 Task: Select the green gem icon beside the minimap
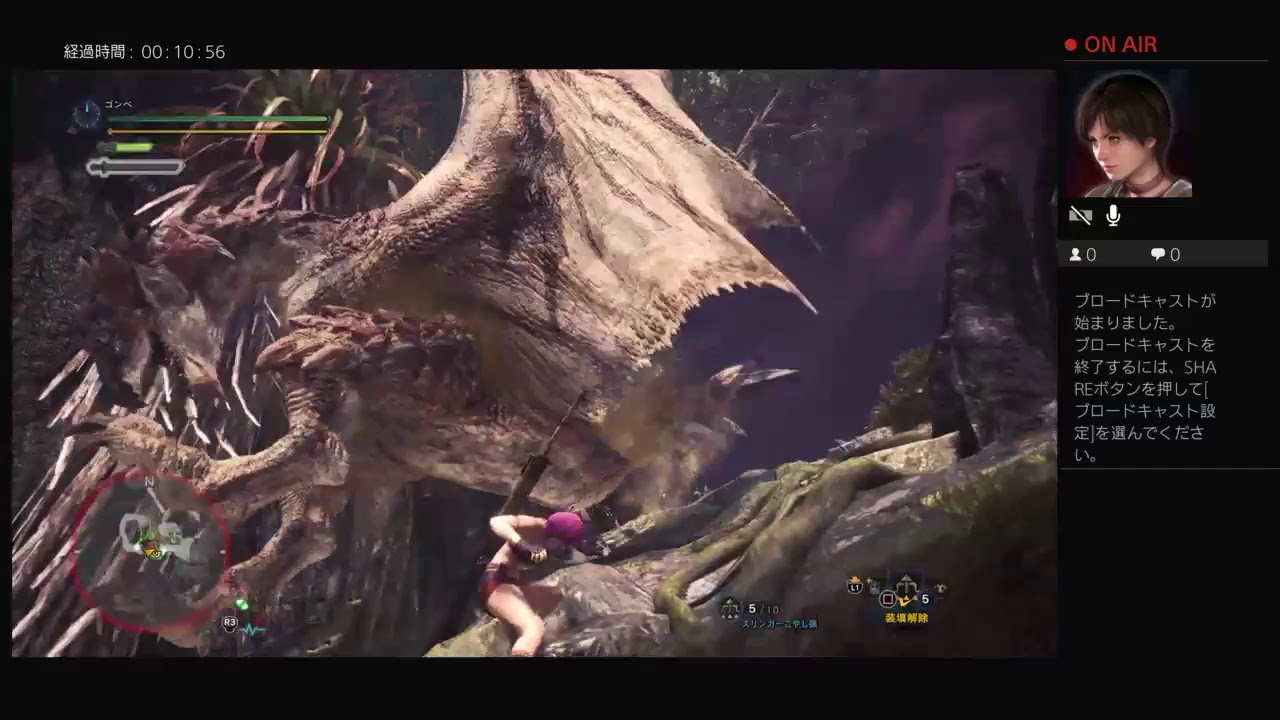coord(241,603)
